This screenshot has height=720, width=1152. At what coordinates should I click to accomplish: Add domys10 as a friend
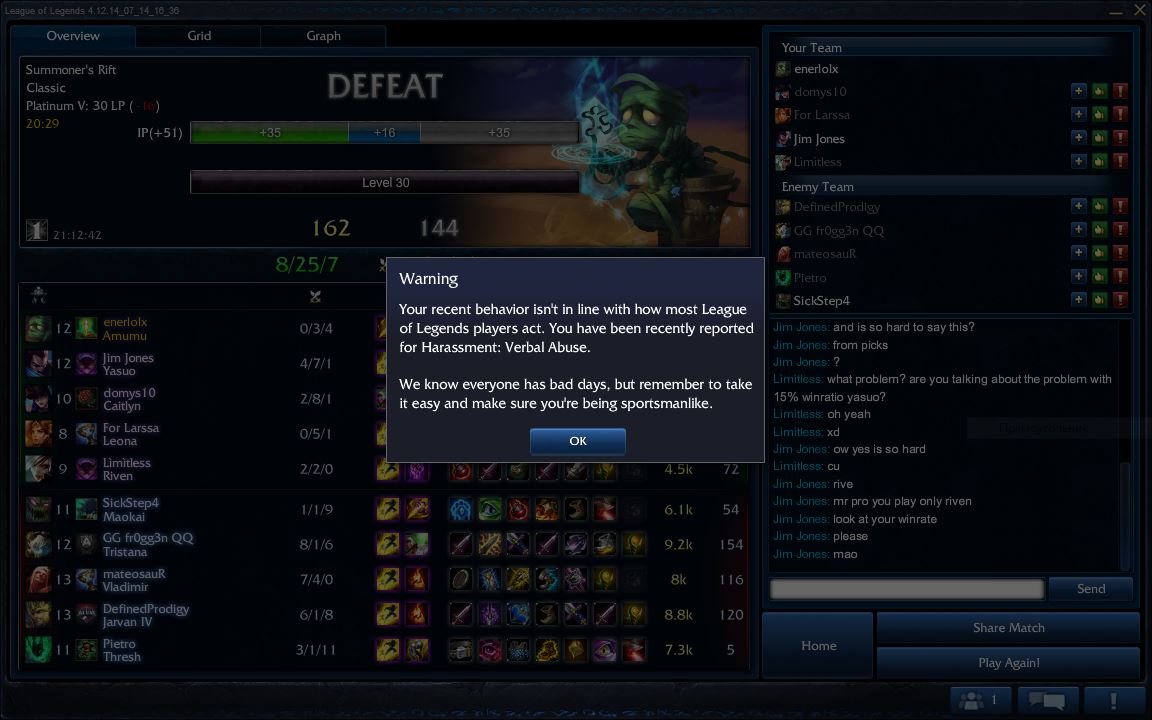1078,91
